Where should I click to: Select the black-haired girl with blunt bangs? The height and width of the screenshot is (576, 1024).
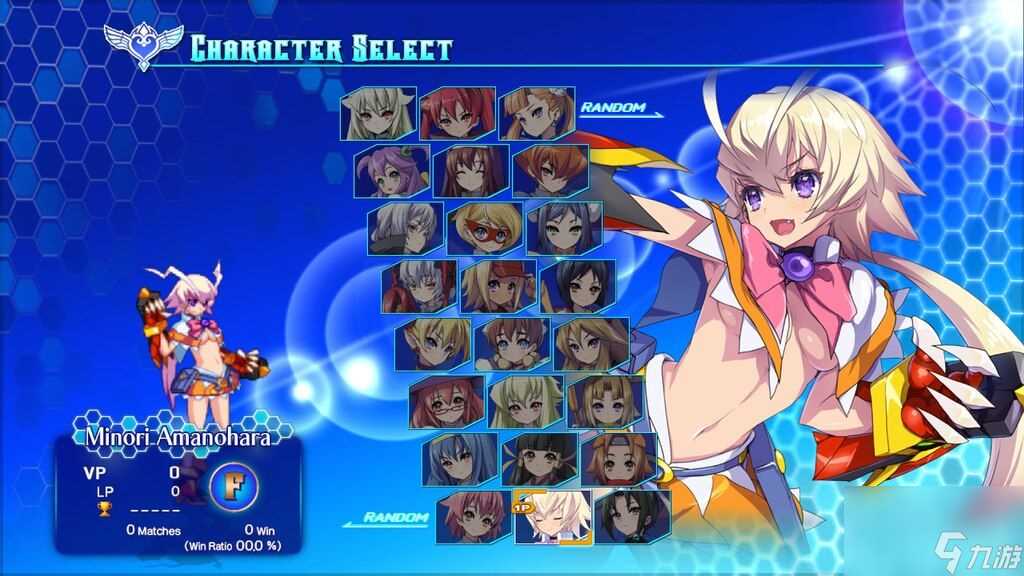pos(539,459)
